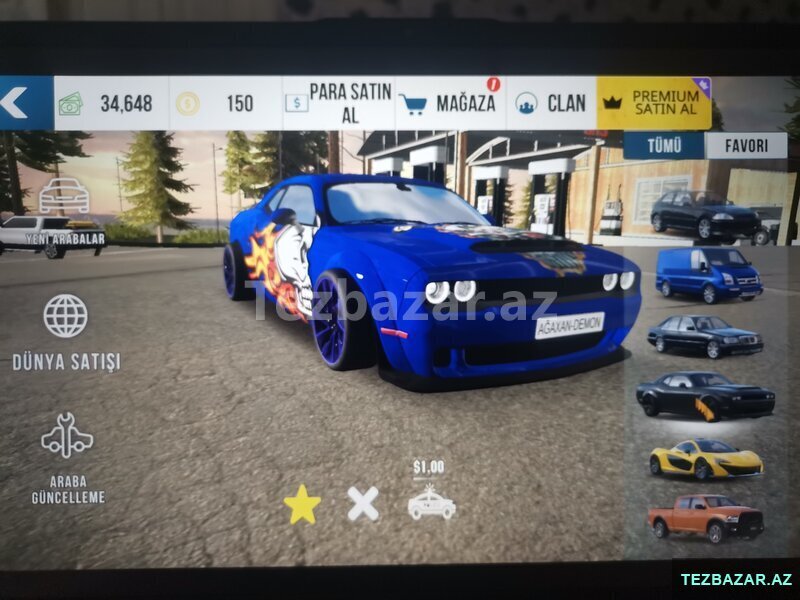Pick the black muscle car with orange stripe
Screen dimensions: 800x600
704,396
